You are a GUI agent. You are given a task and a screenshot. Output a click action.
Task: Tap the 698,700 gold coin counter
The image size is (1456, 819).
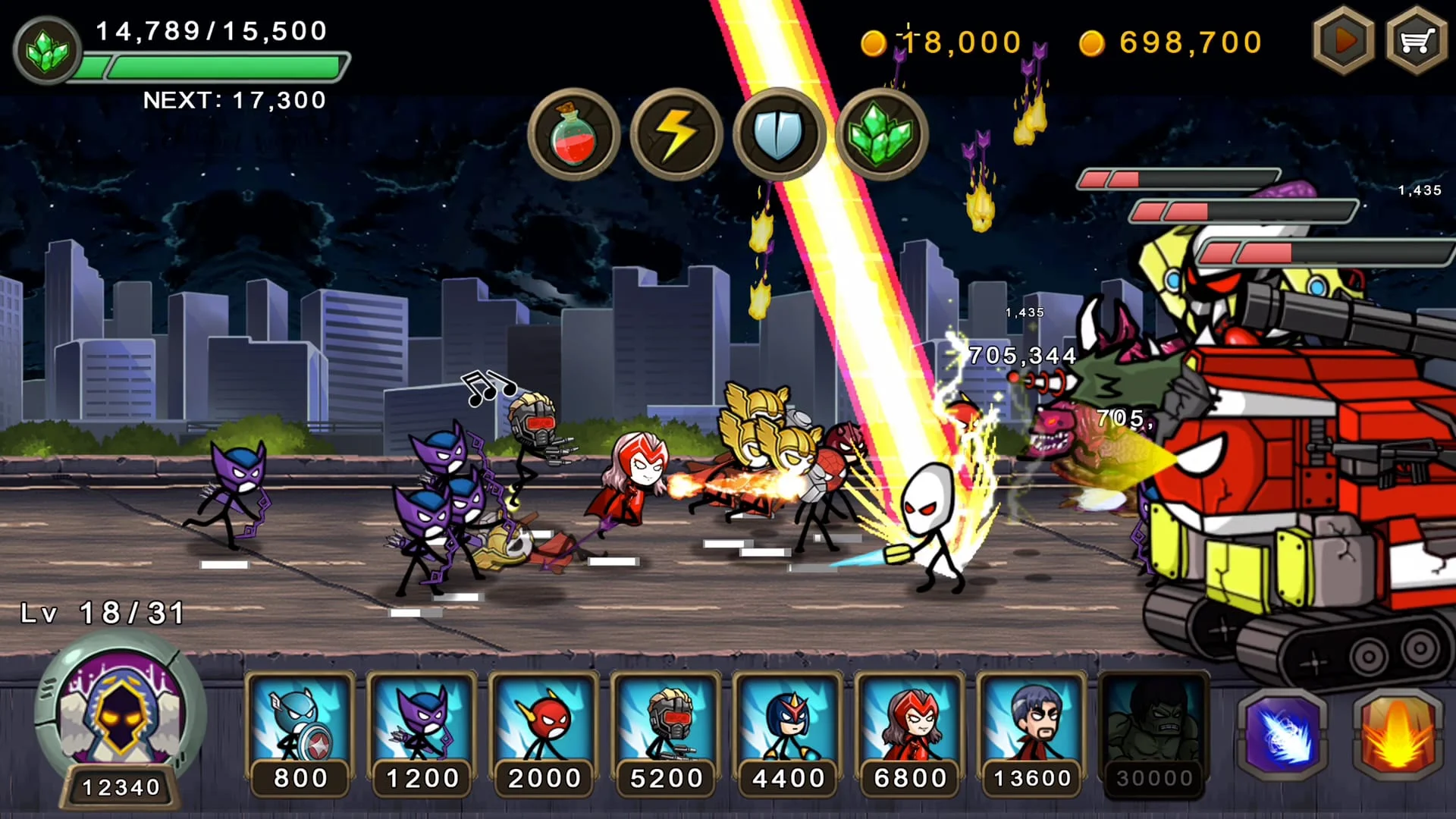pyautogui.click(x=1183, y=42)
